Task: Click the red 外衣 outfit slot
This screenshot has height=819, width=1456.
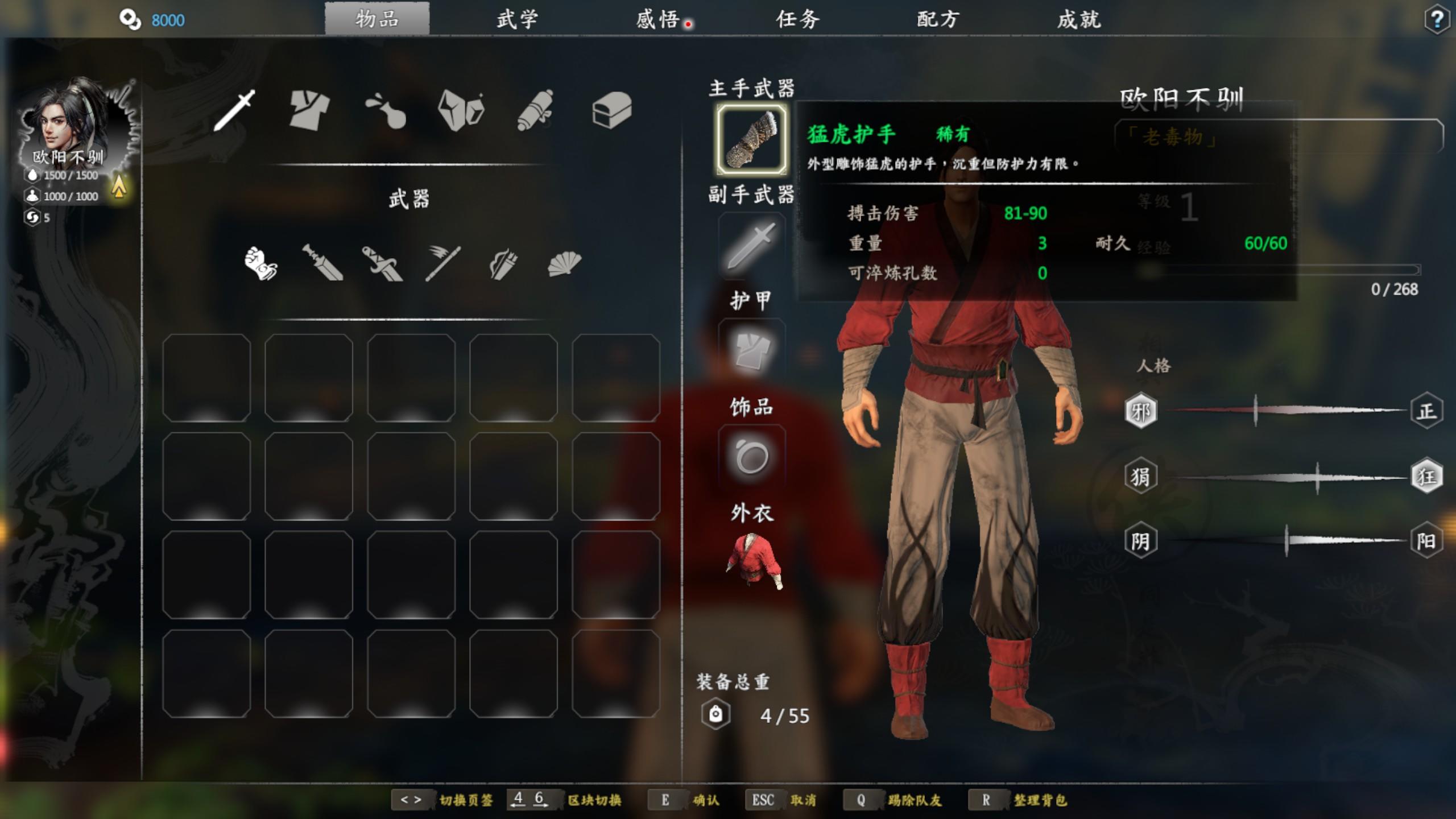Action: pos(752,561)
